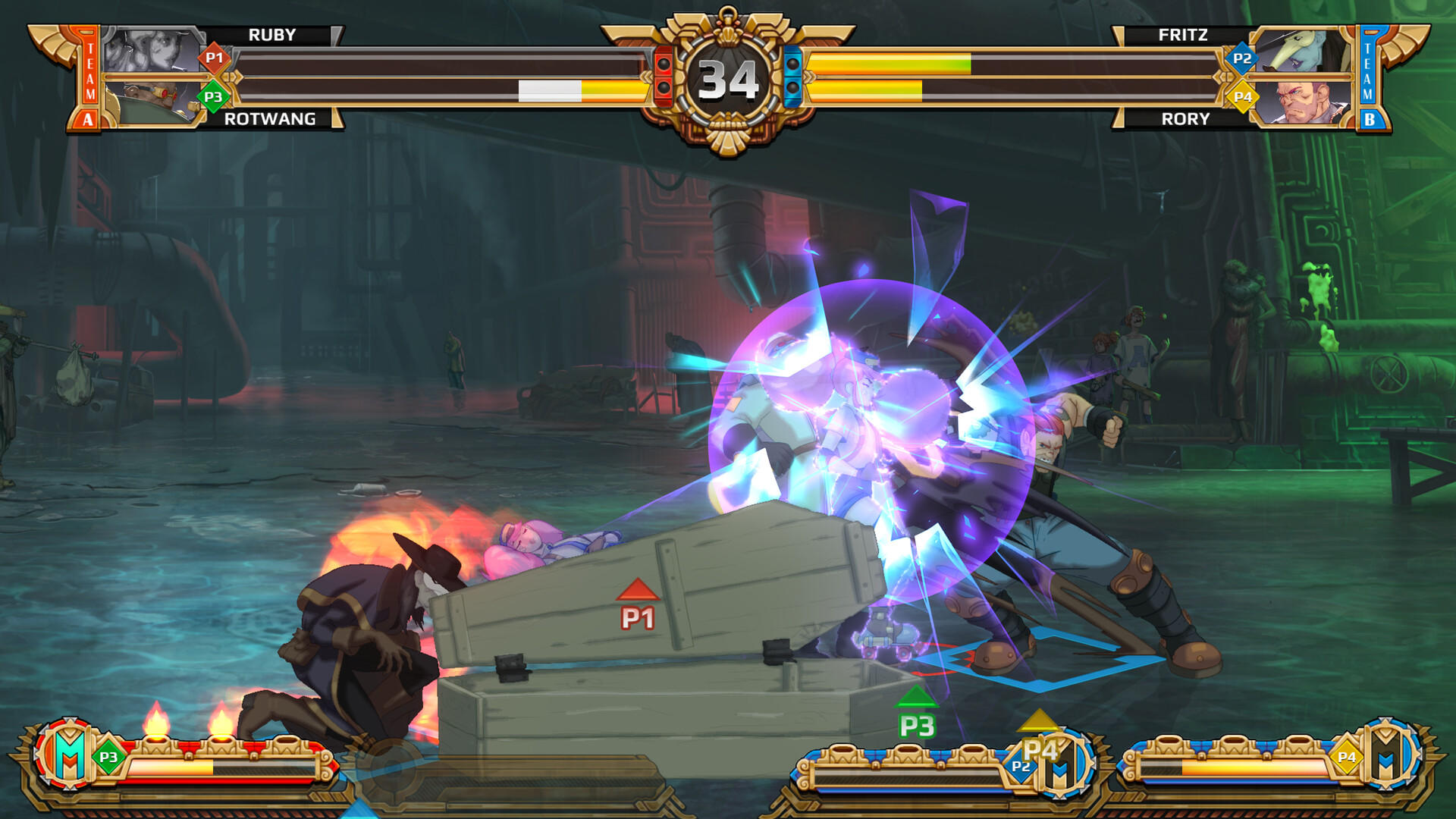Select Ruby's character portrait
This screenshot has width=1456, height=819.
click(152, 49)
